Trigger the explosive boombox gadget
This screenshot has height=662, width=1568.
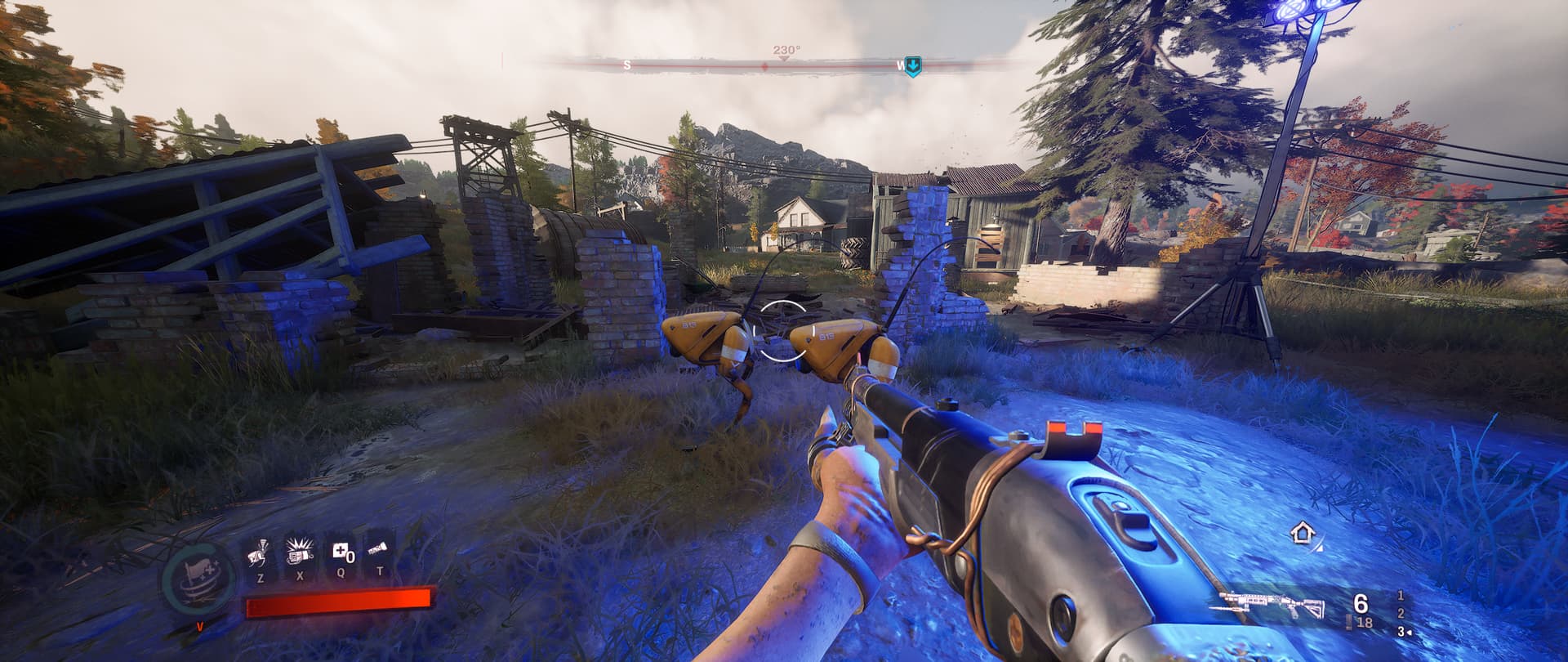[299, 553]
